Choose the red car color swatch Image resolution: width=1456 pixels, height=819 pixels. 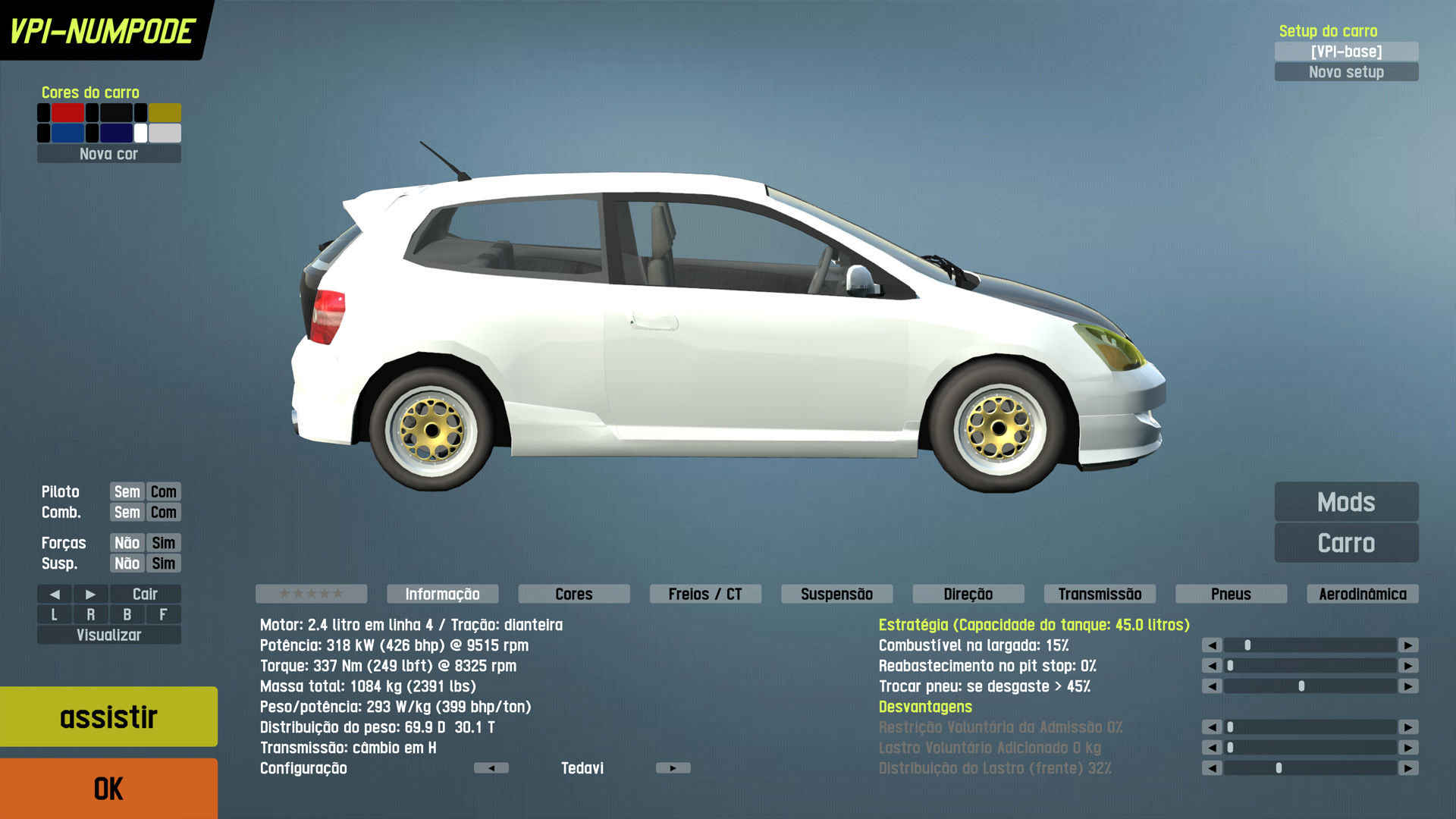(x=67, y=113)
